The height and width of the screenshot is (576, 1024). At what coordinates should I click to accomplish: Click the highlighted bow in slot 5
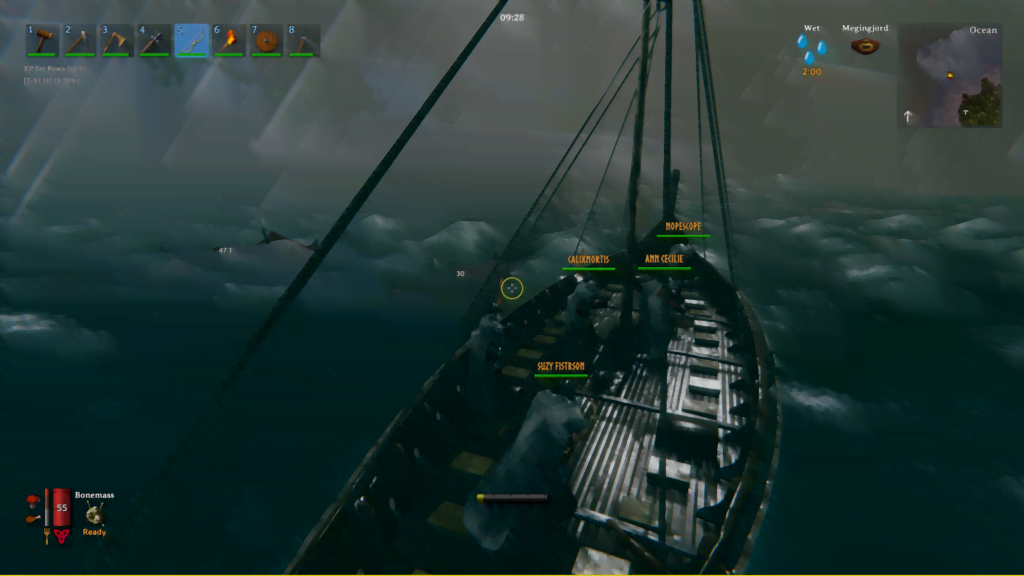[x=192, y=41]
